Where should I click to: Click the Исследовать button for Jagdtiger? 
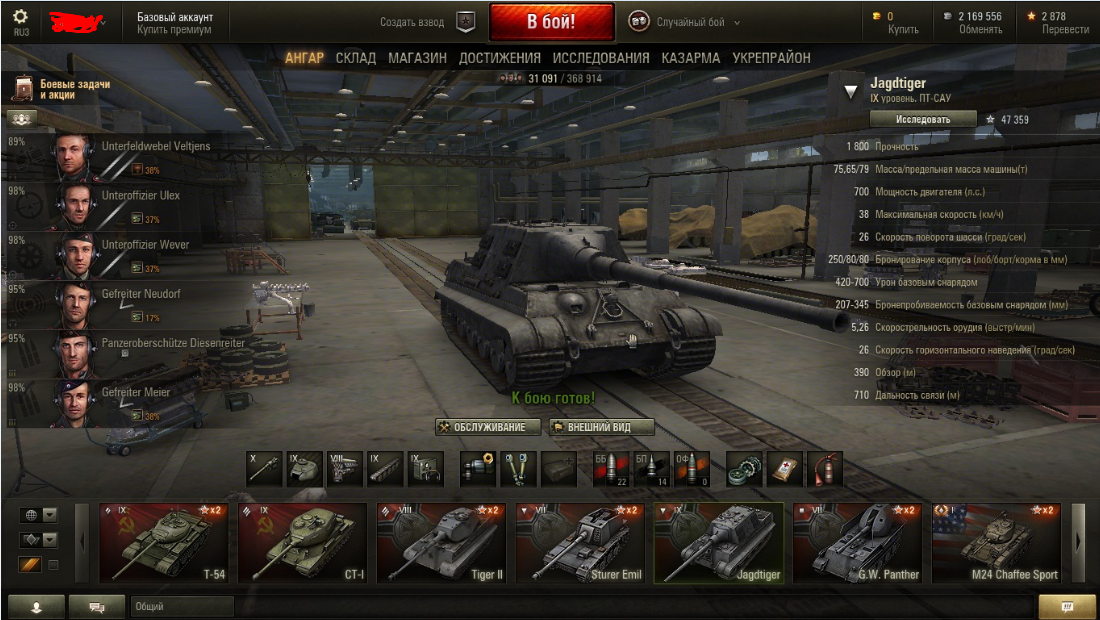[x=922, y=119]
